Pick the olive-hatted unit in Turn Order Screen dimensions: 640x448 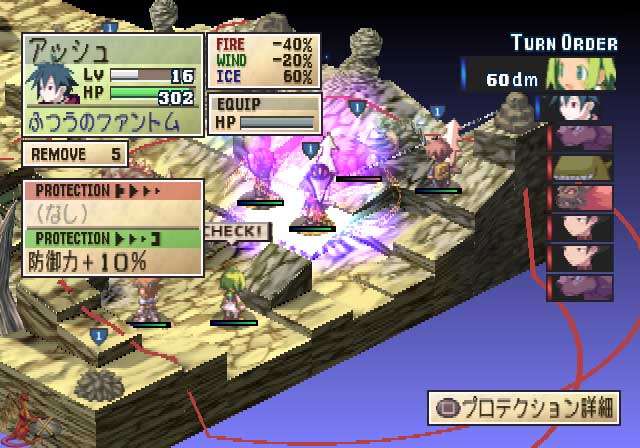click(x=579, y=168)
